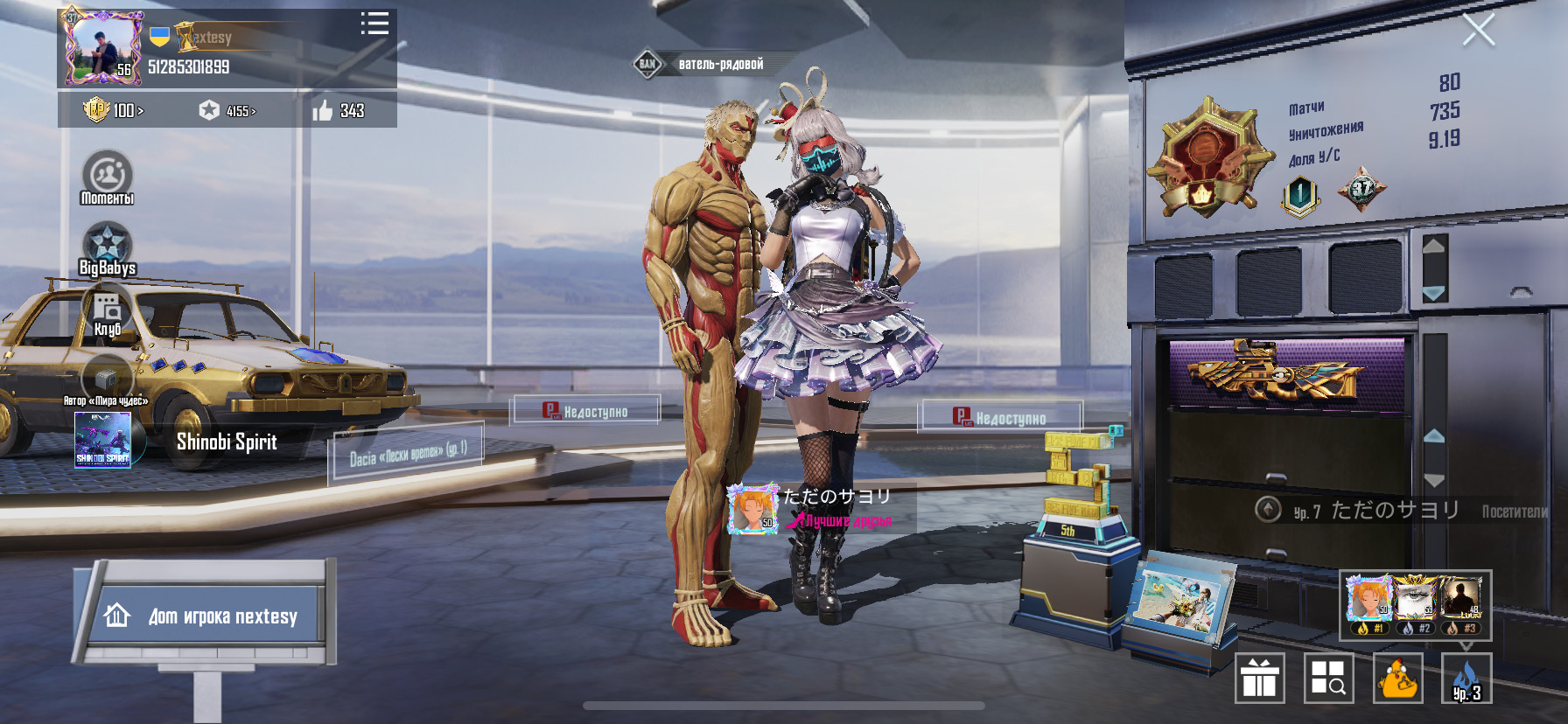Viewport: 1568px width, 724px height.
Task: Open the RP 100 Royale Pass badge
Action: click(113, 110)
